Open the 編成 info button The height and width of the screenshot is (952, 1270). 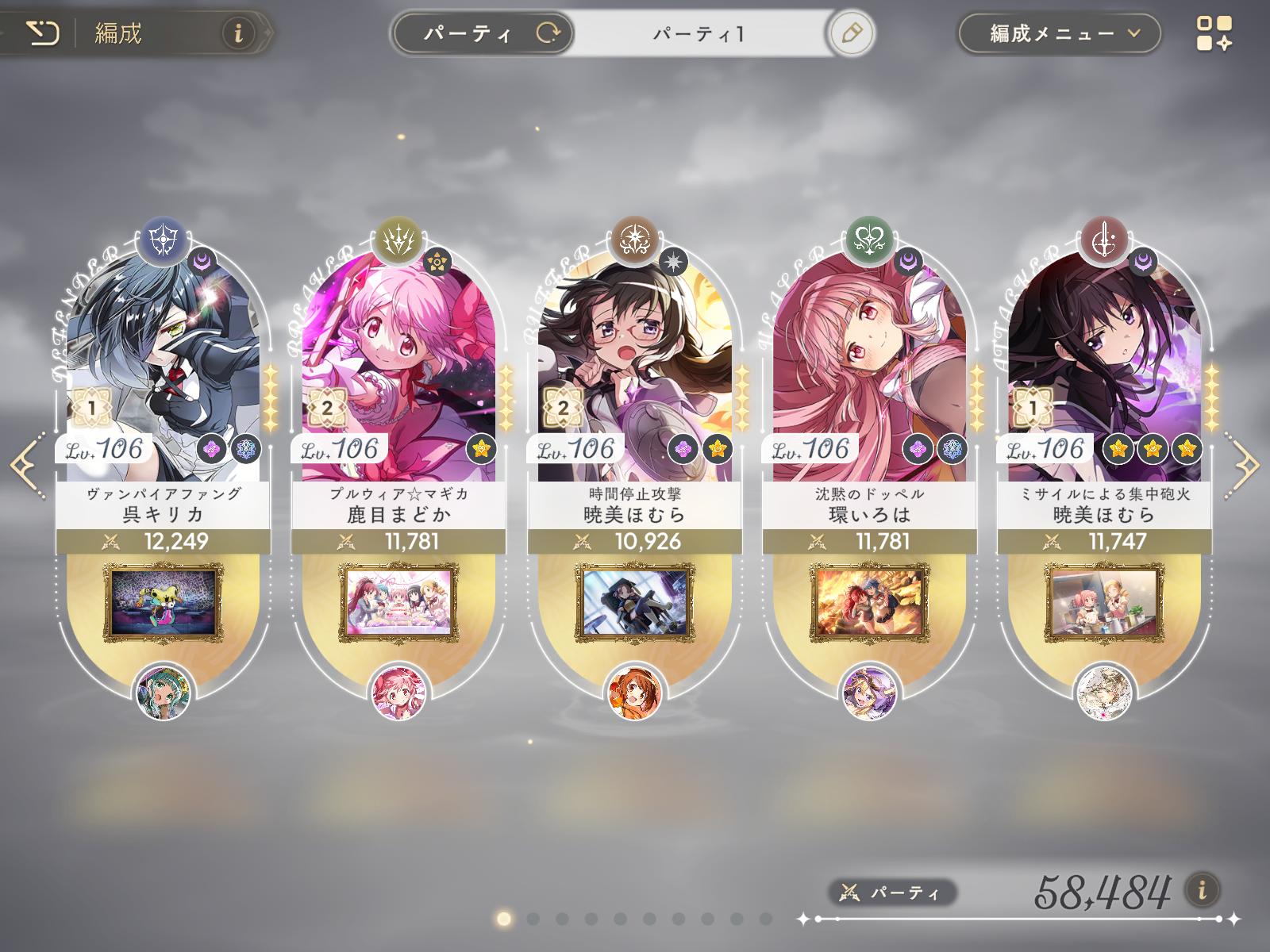pos(237,33)
